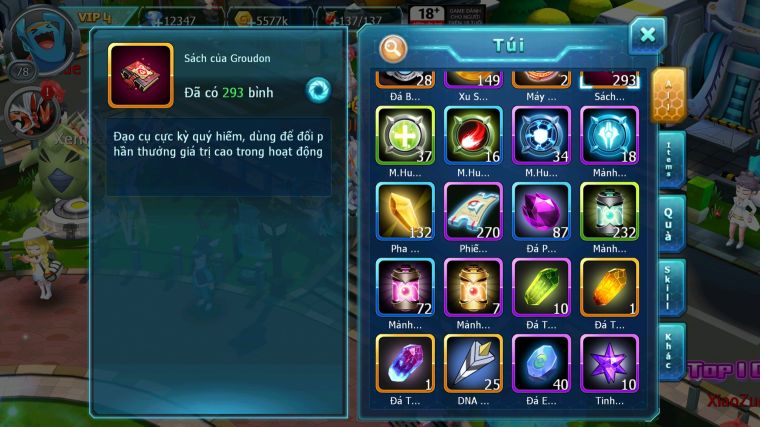Viewport: 760px width, 427px height.
Task: Select the green cross item with 37
Action: pos(405,135)
